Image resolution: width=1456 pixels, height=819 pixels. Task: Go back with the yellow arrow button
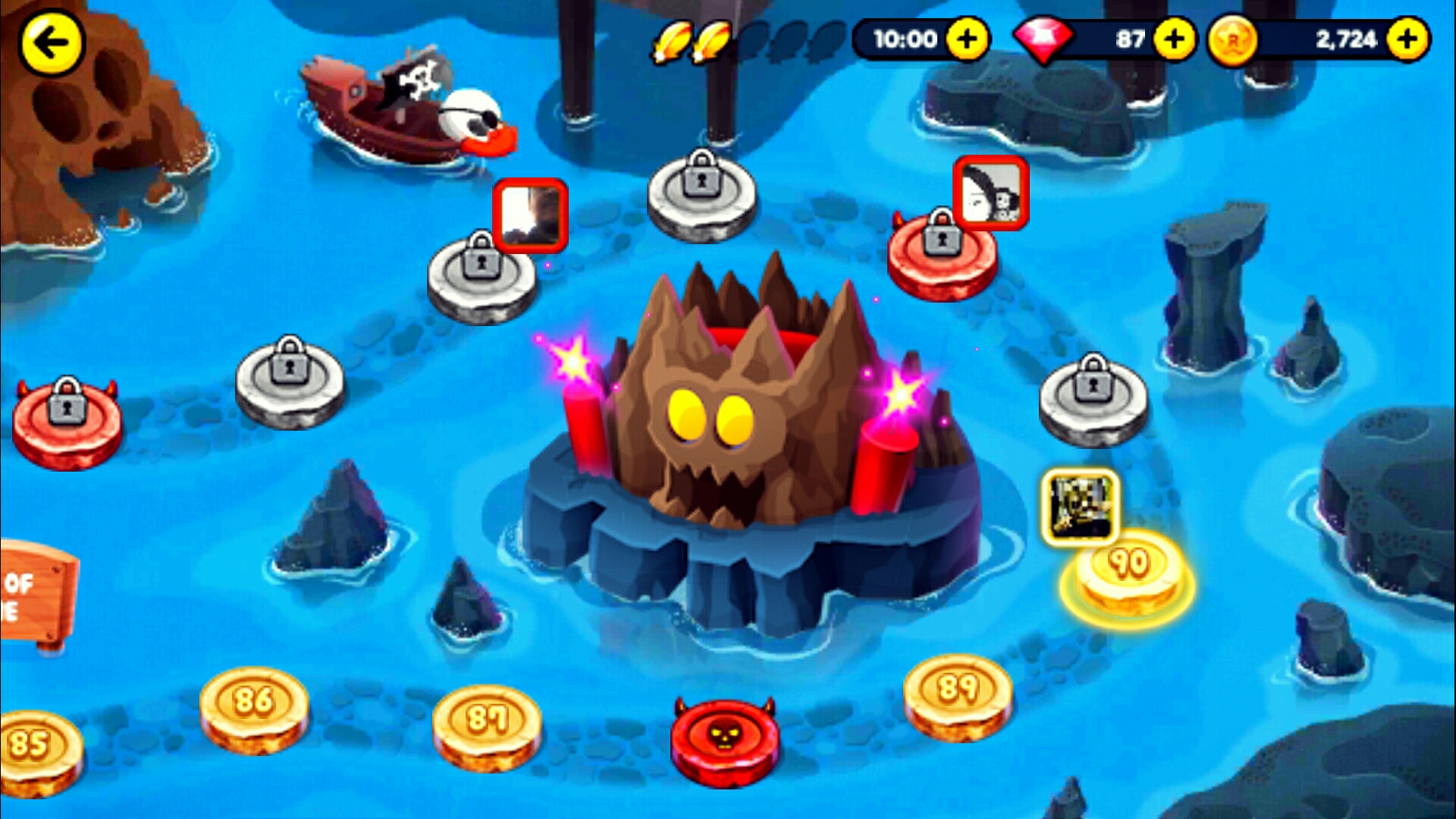pos(52,43)
